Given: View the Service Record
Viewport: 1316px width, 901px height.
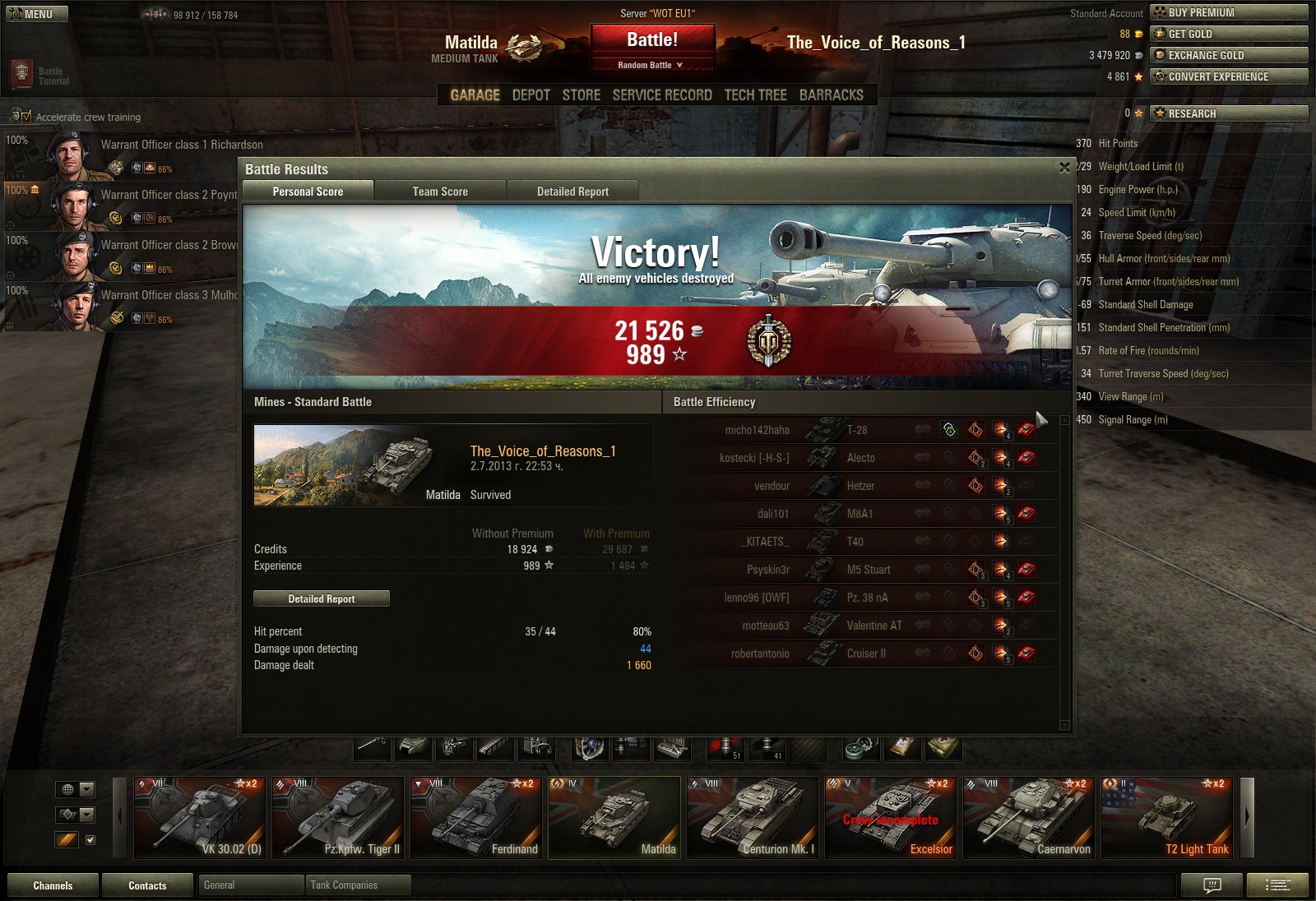Looking at the screenshot, I should point(662,95).
